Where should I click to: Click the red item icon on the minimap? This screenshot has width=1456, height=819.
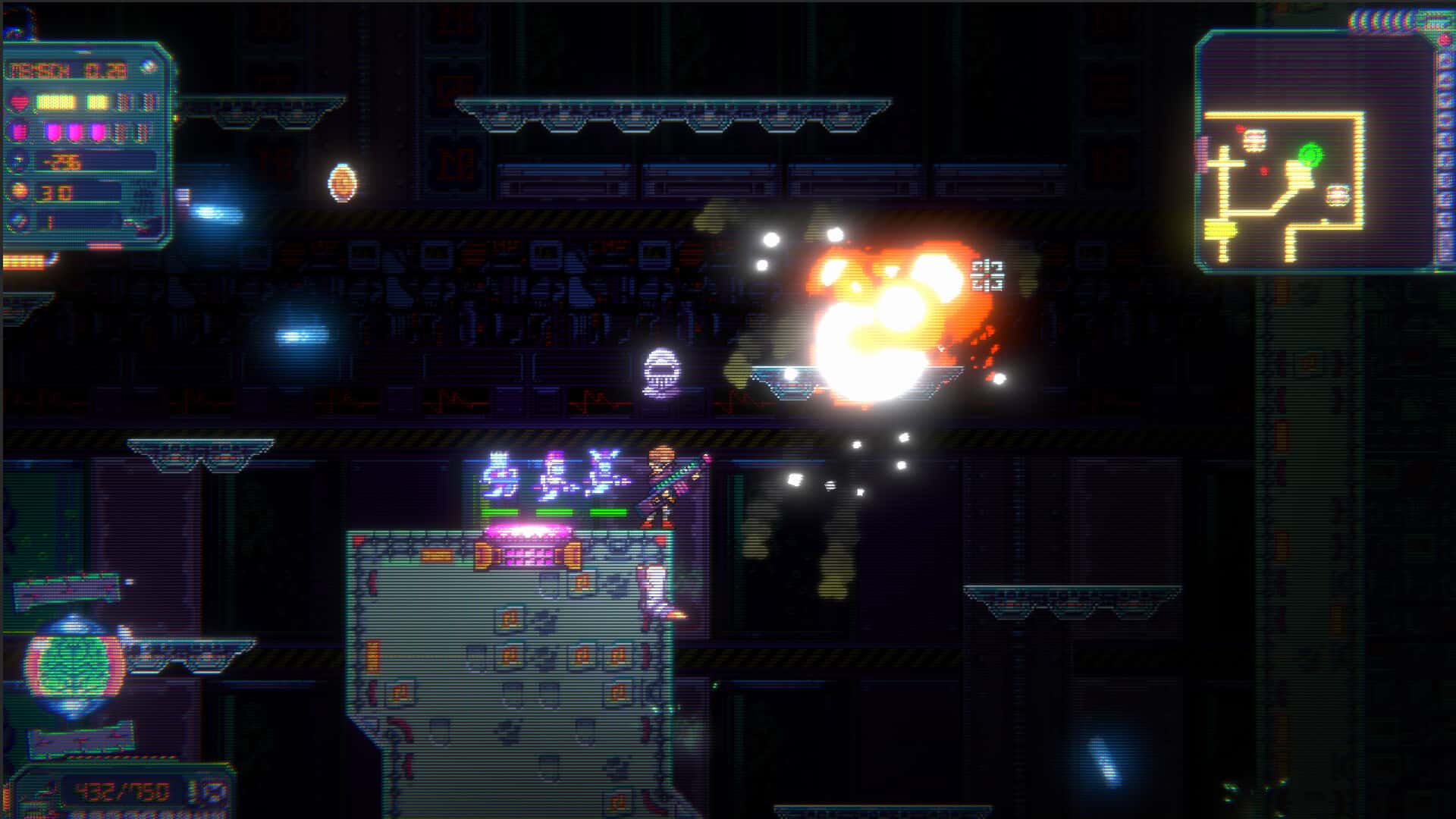(1241, 127)
